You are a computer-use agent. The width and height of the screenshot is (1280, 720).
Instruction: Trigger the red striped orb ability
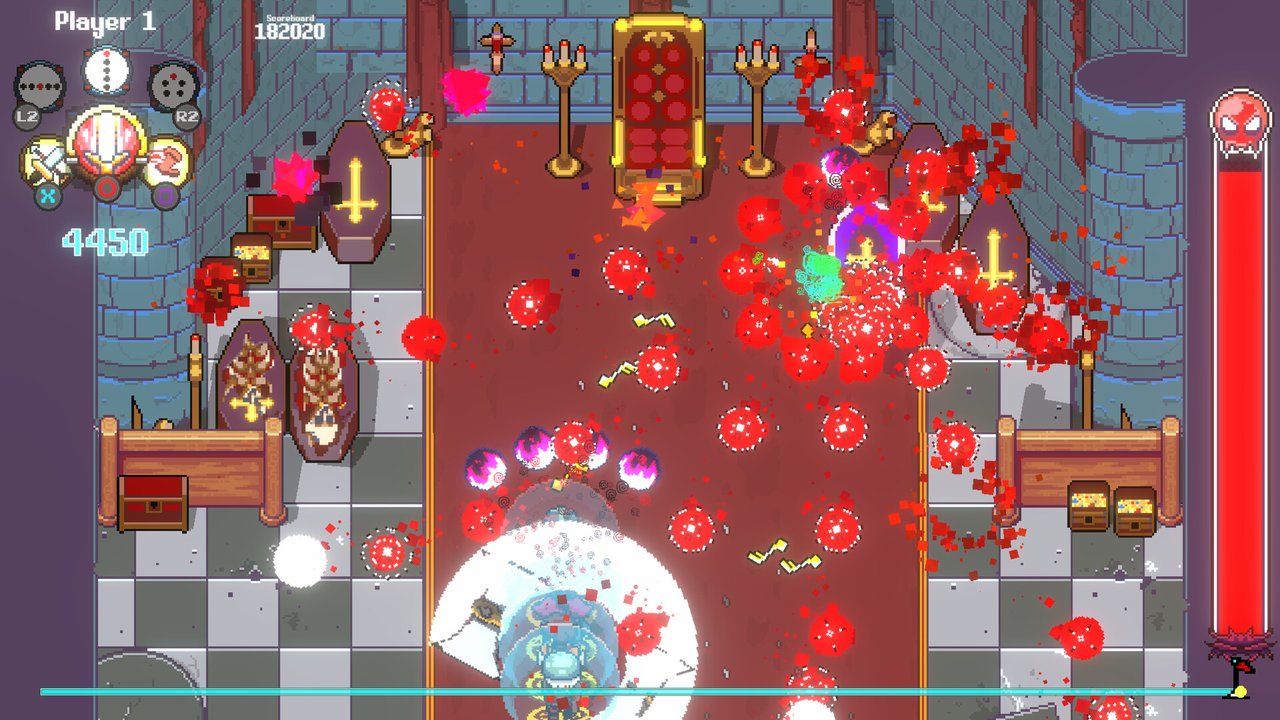(105, 146)
